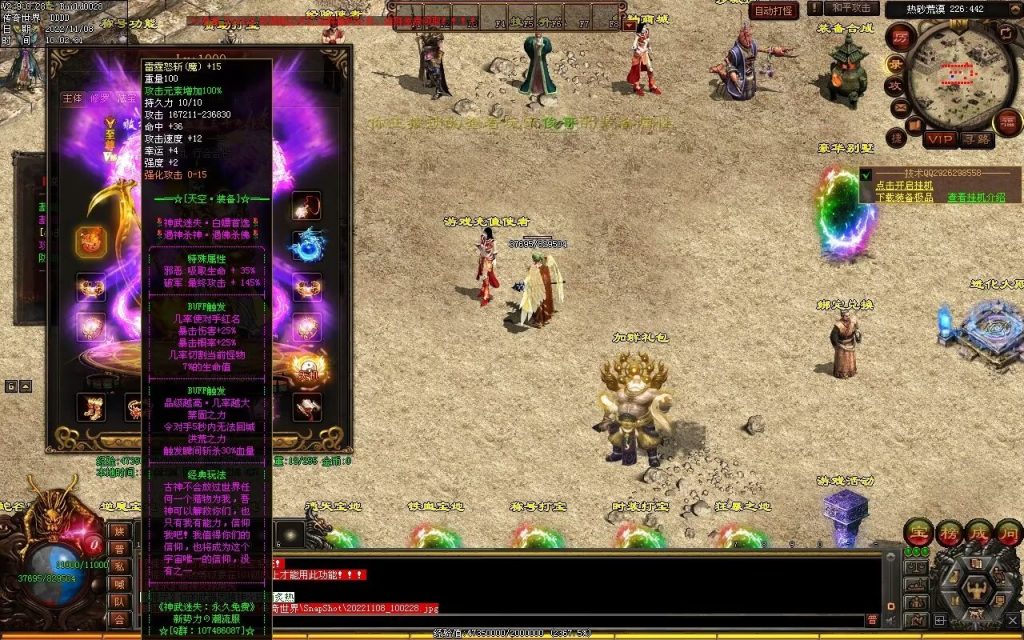
Task: Activate the 寻路 pathfinding button
Action: tap(977, 138)
